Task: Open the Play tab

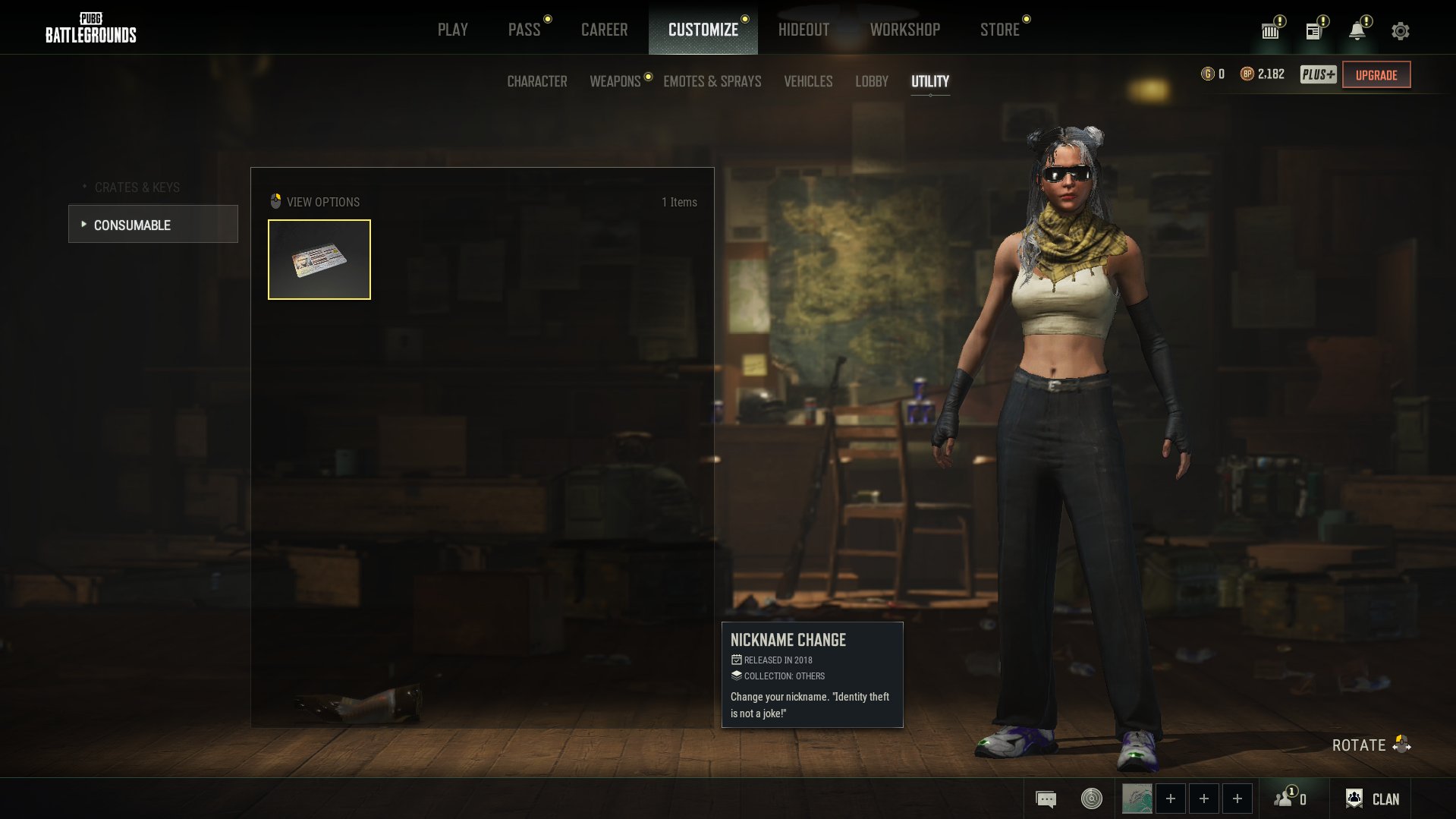Action: pyautogui.click(x=452, y=30)
